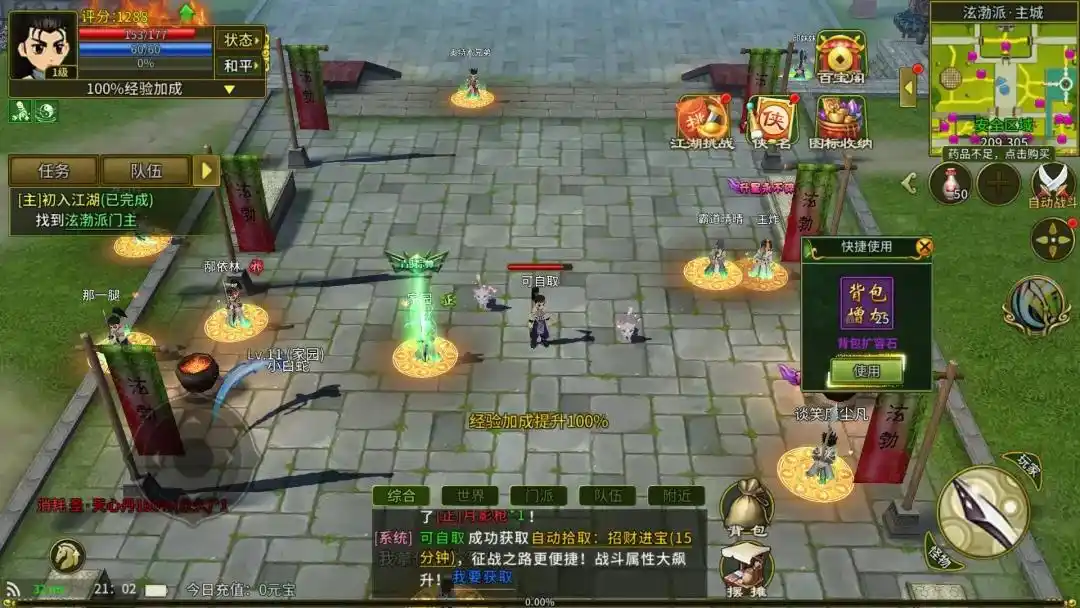The width and height of the screenshot is (1080, 608).
Task: Close the 快捷使用 quick-use popup
Action: pos(924,247)
